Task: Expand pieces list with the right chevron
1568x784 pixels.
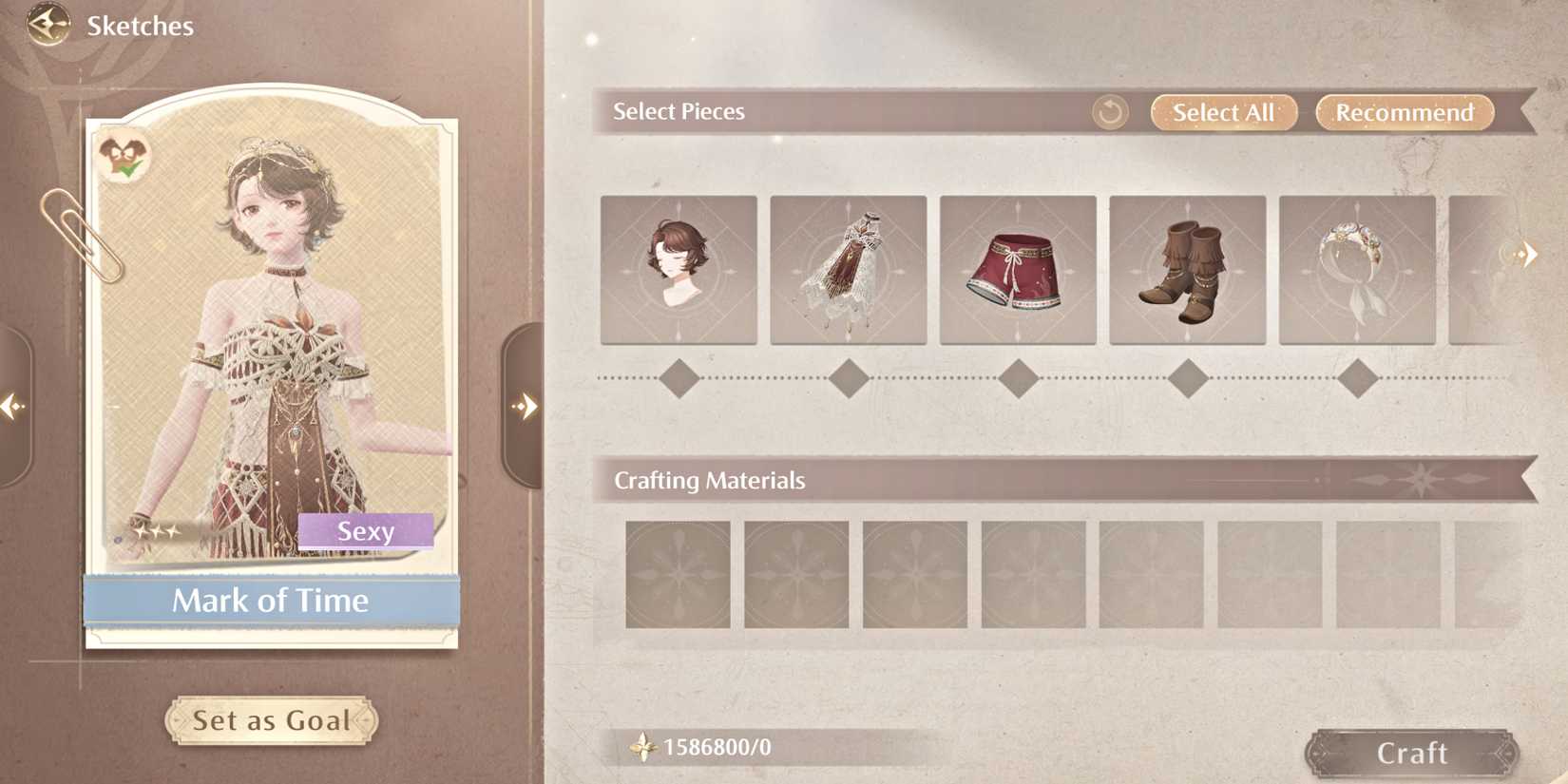Action: pos(1527,253)
